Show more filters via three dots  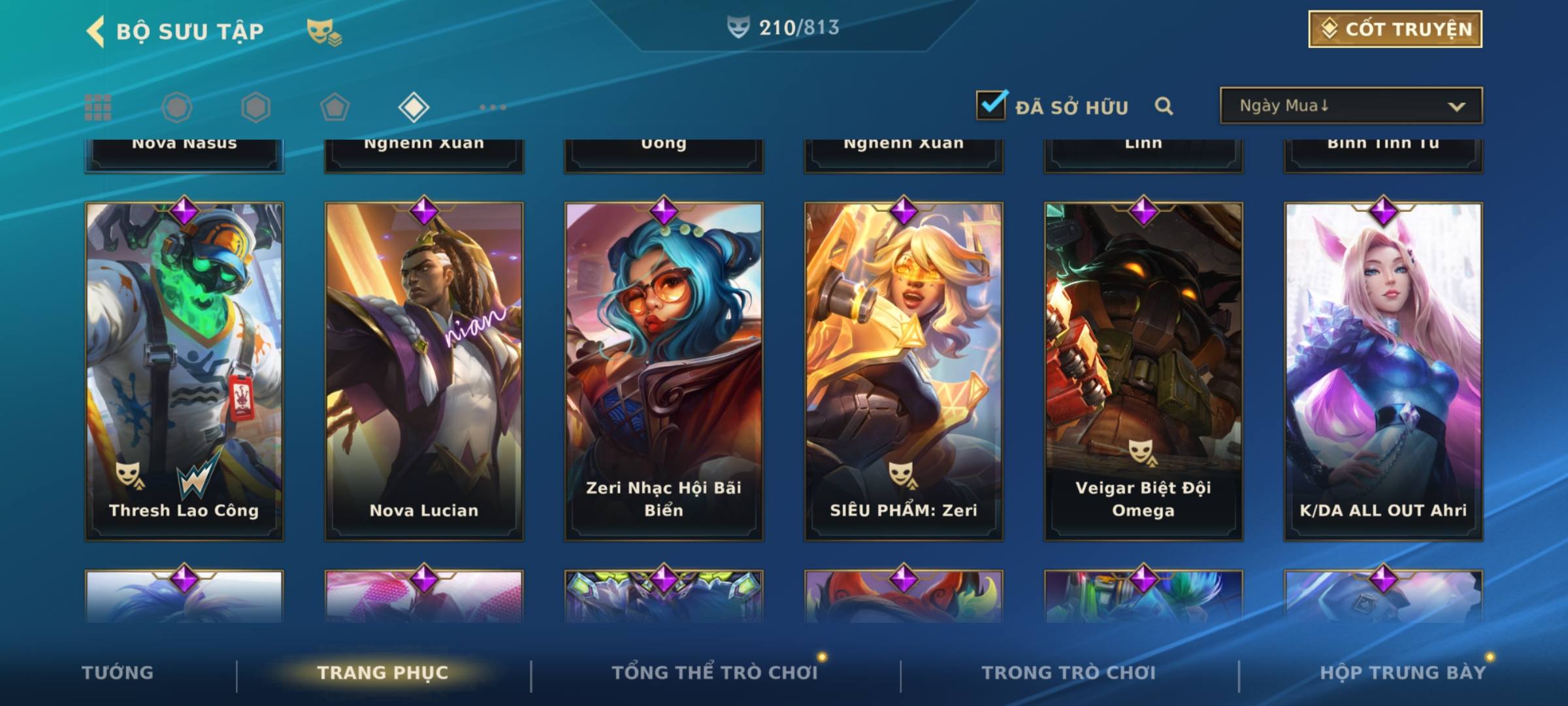(x=493, y=107)
